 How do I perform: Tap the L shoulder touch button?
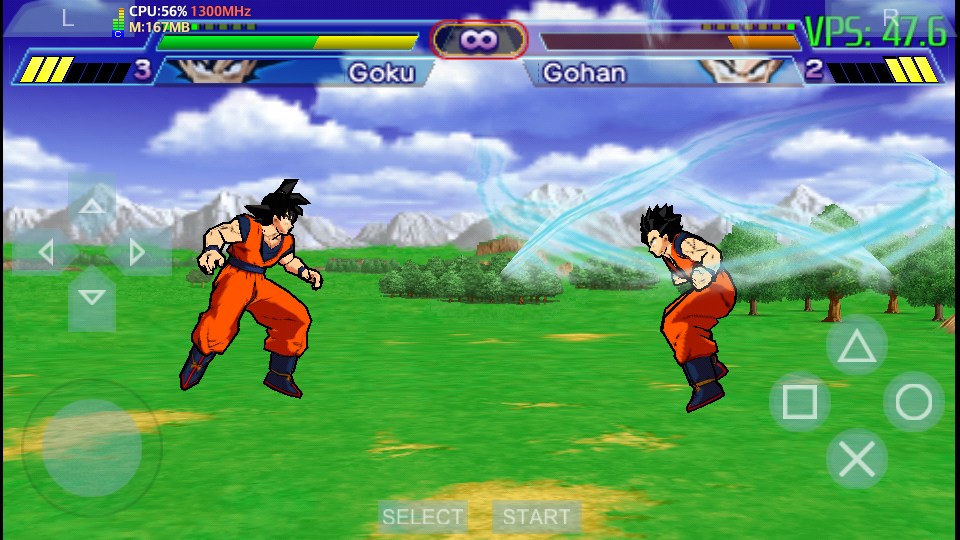point(66,18)
